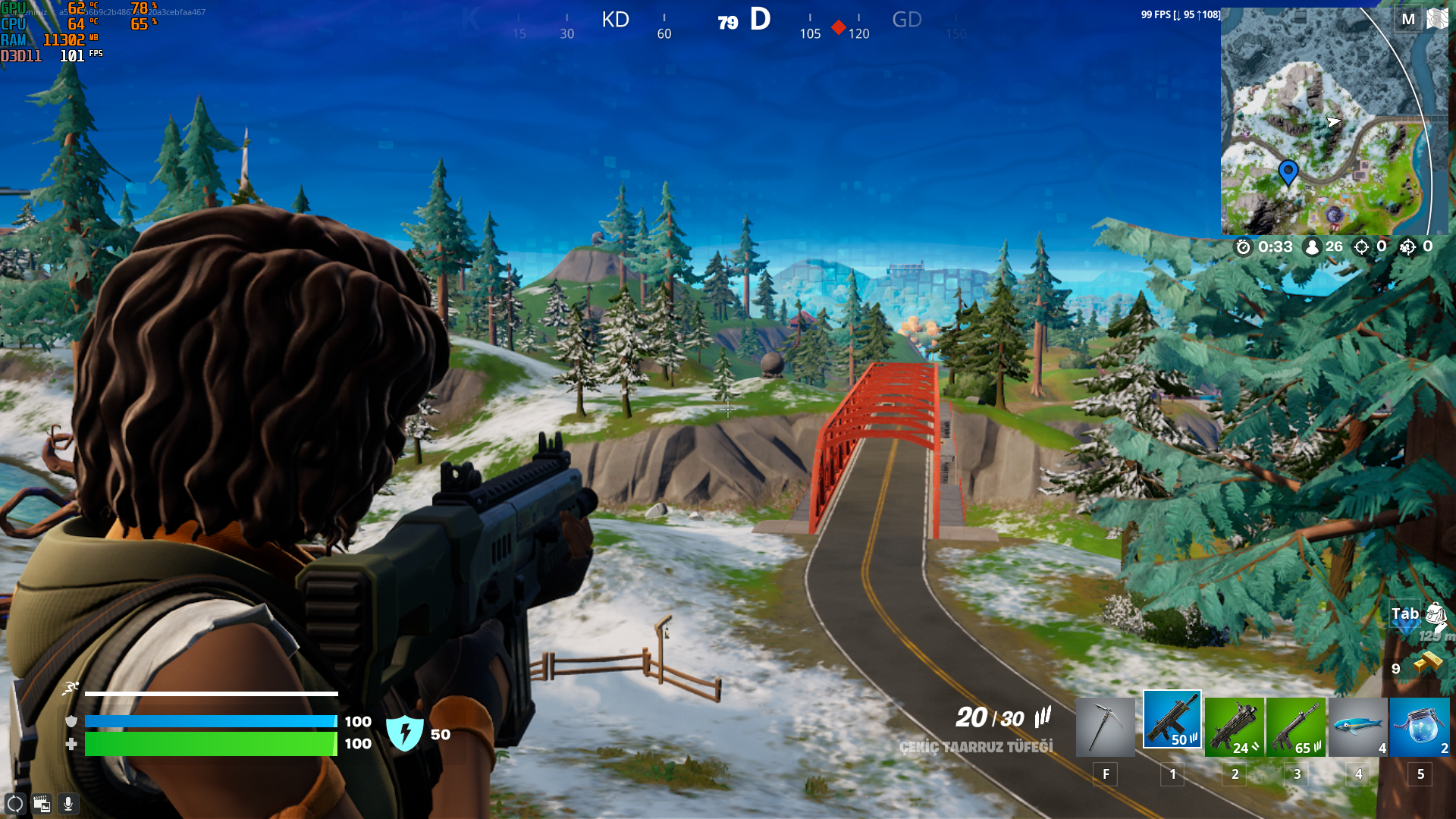The width and height of the screenshot is (1456, 819).
Task: Toggle the microphone overlay button
Action: tap(68, 804)
